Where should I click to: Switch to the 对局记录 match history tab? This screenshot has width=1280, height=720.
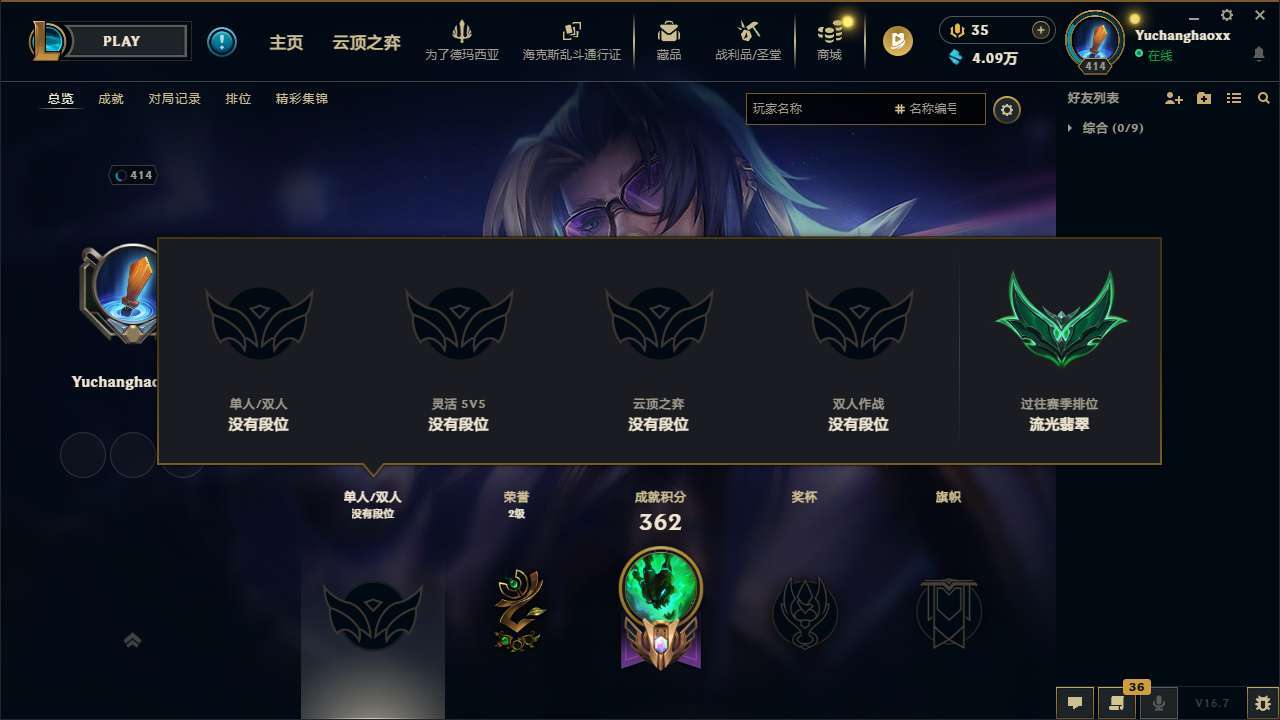[x=174, y=98]
